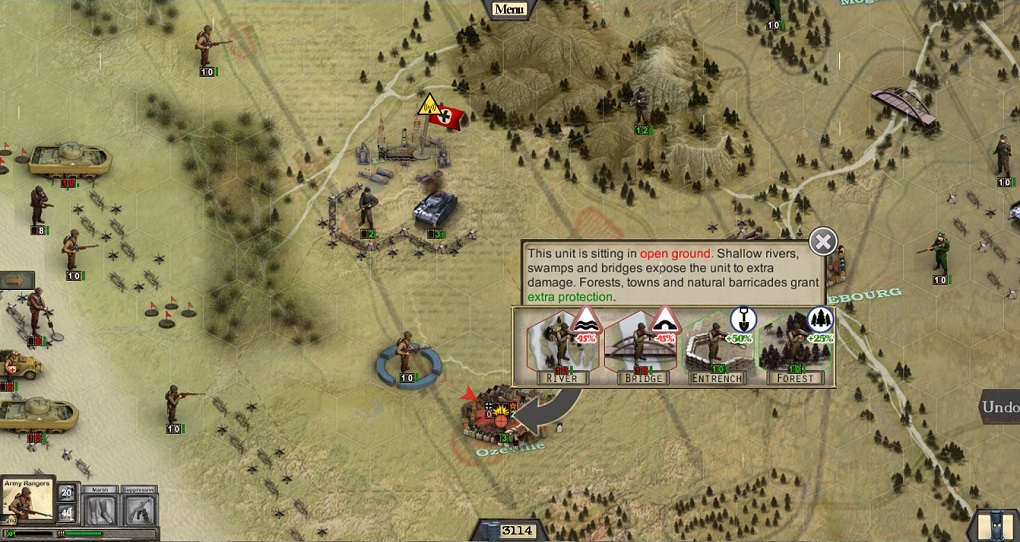This screenshot has width=1020, height=542.
Task: Open the Army Rangers unit portrait
Action: [27, 503]
